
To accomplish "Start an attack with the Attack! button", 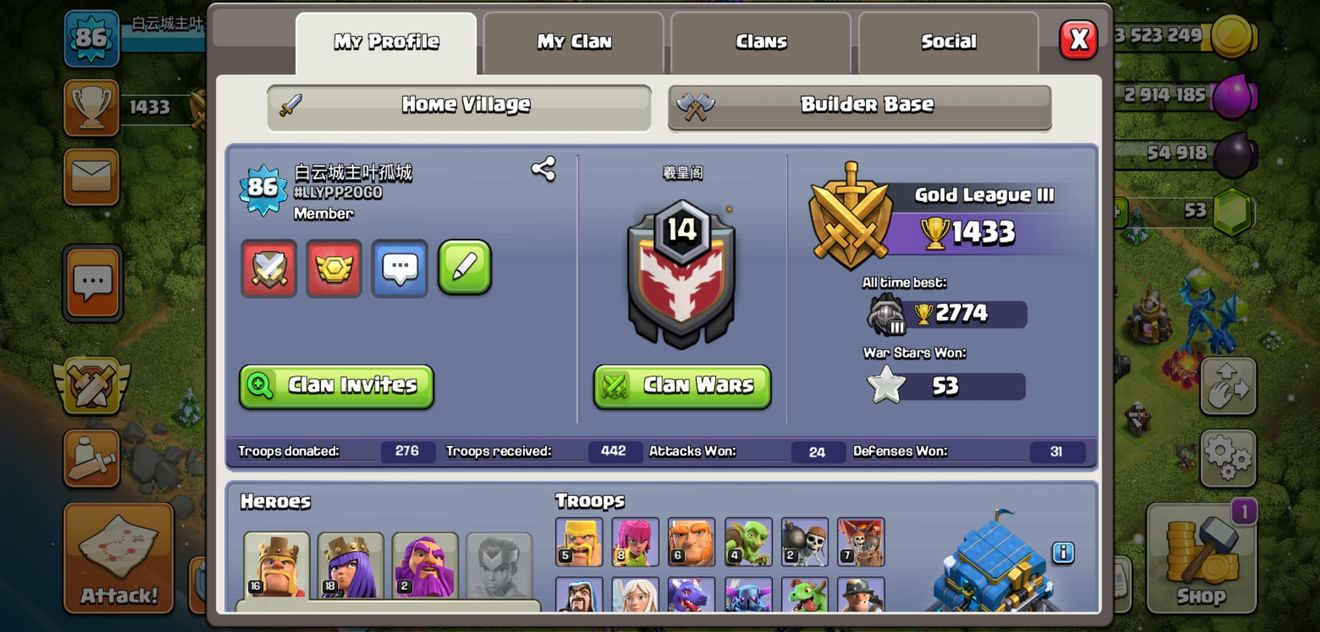I will [119, 558].
